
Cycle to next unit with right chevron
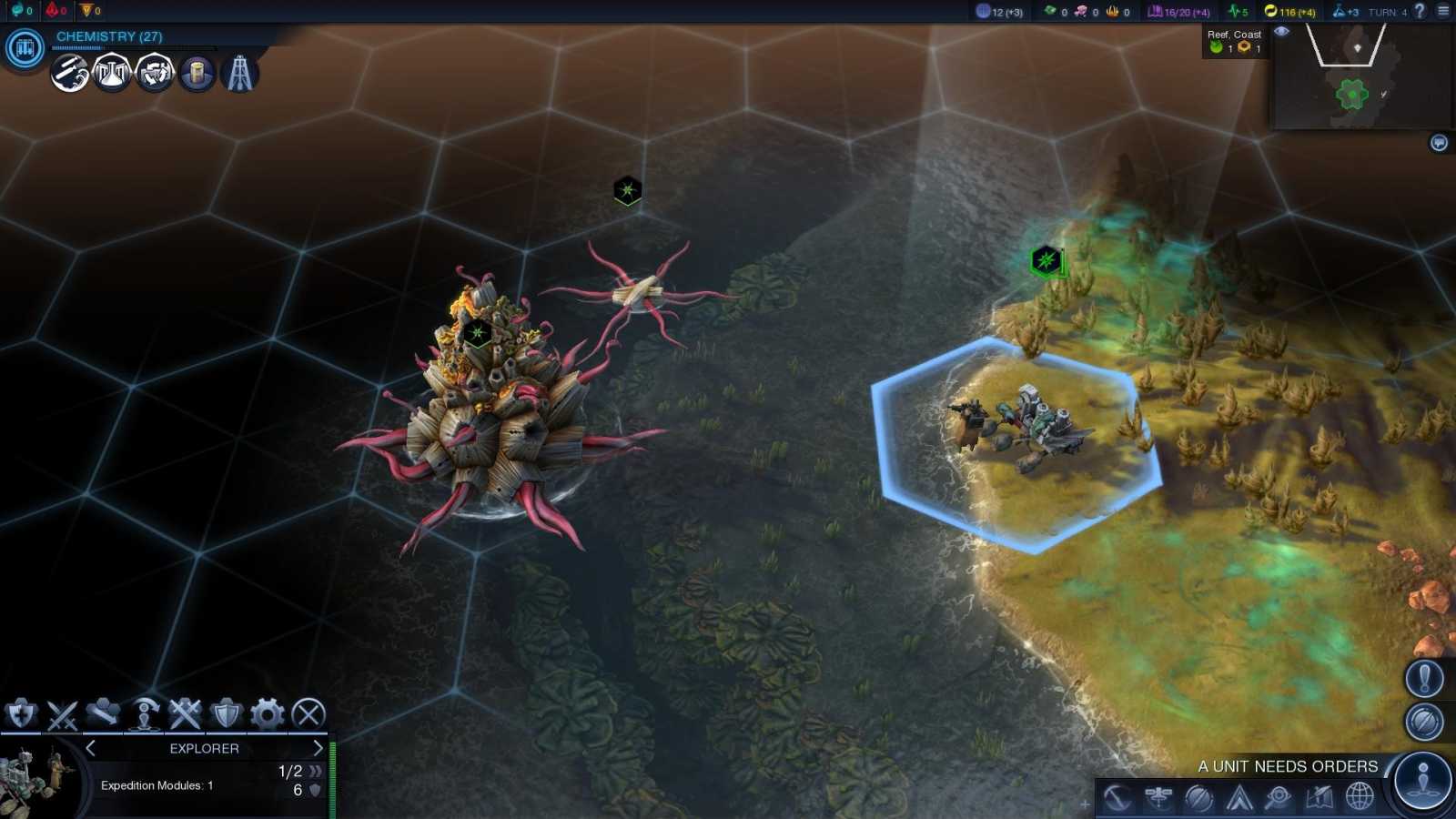tap(317, 748)
